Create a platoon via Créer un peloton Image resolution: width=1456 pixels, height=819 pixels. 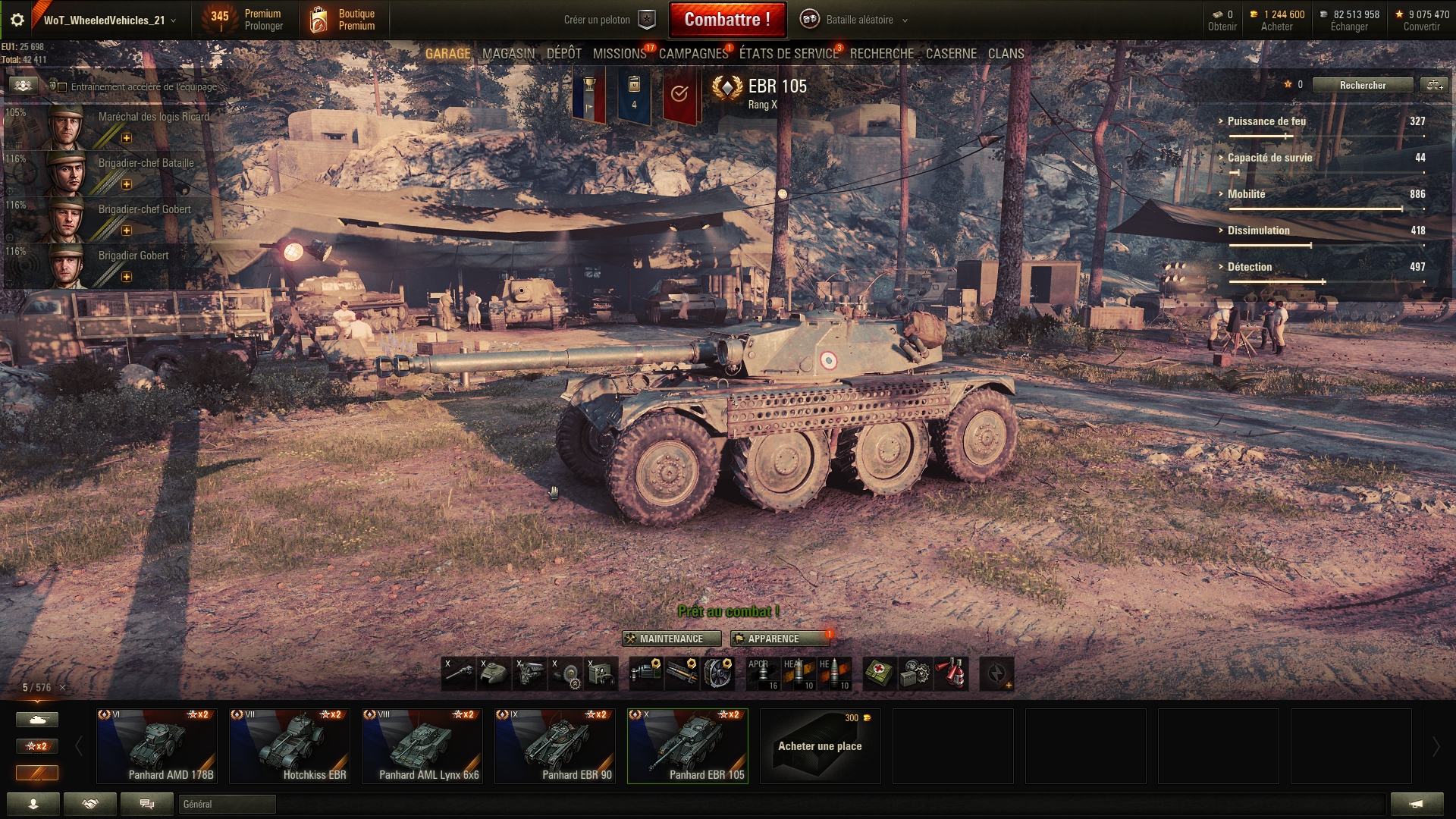point(608,20)
